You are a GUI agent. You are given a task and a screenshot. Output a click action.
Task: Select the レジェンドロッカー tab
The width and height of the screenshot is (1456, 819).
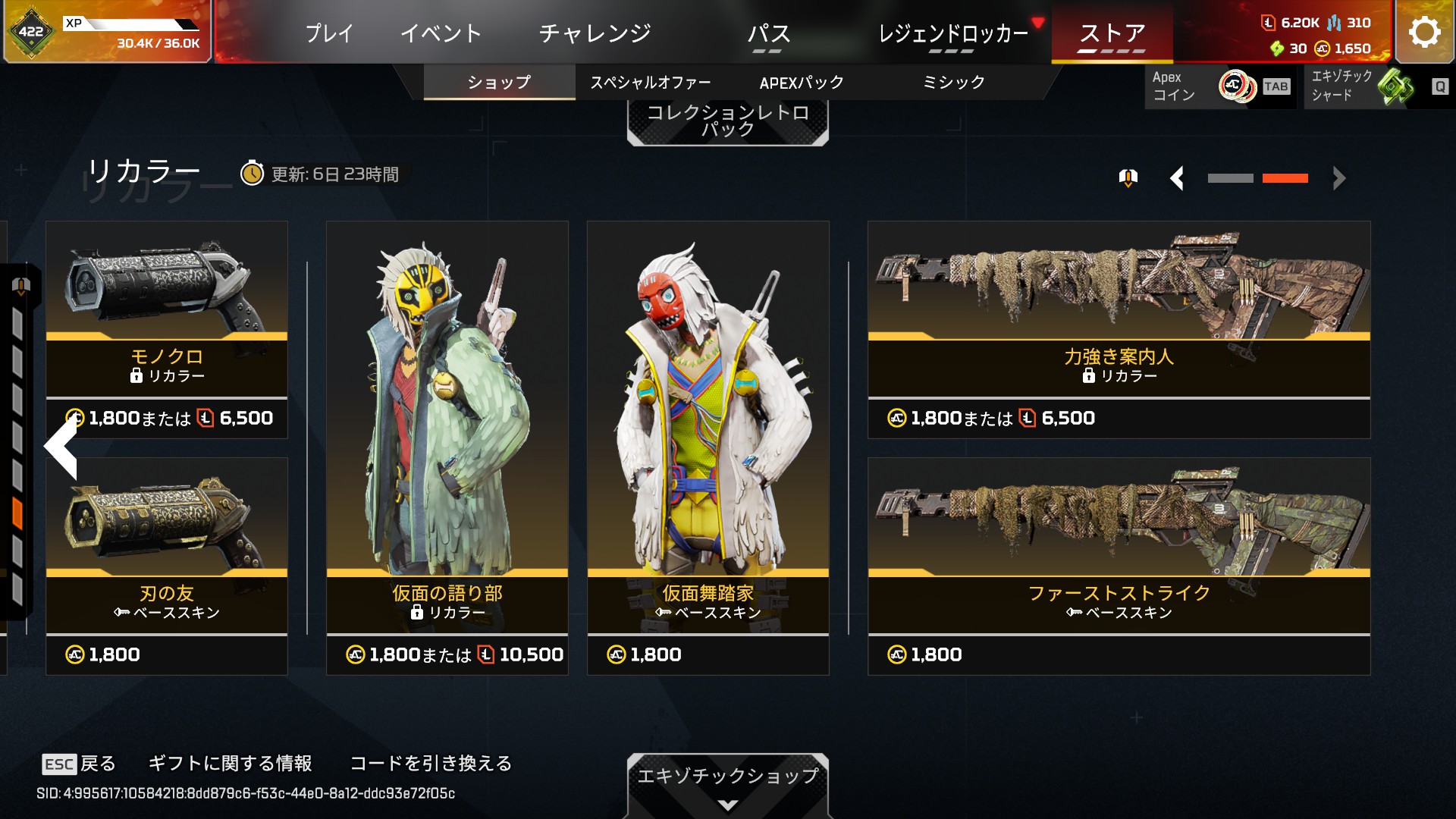[952, 33]
